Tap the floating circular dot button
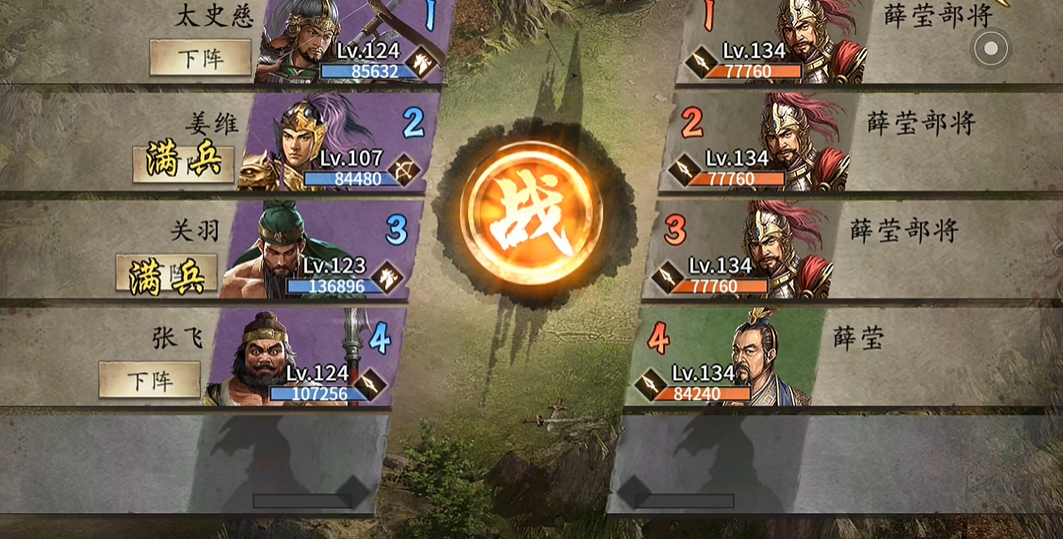Image resolution: width=1063 pixels, height=539 pixels. 991,48
